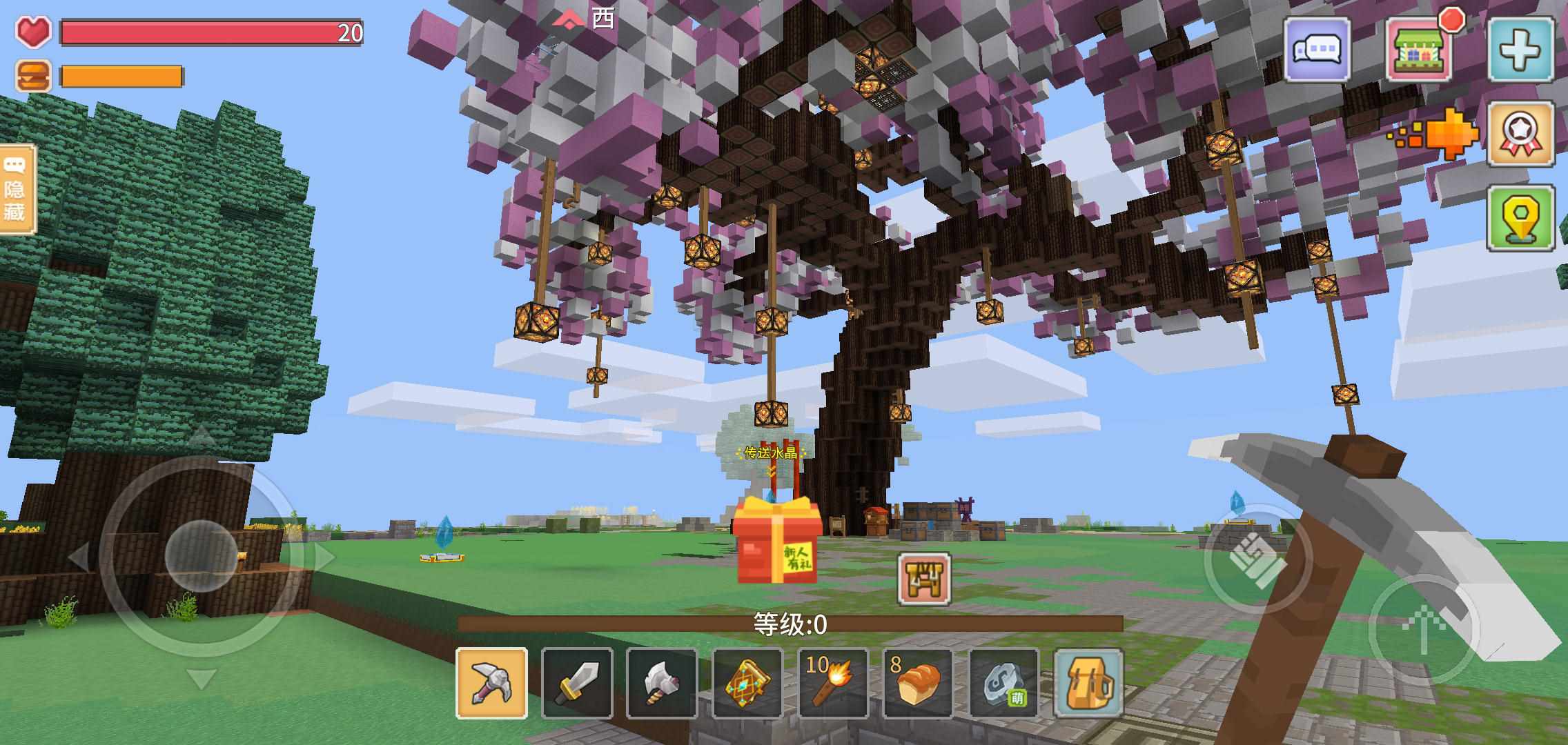This screenshot has width=1568, height=745.
Task: Select the sword hotbar slot
Action: point(577,684)
